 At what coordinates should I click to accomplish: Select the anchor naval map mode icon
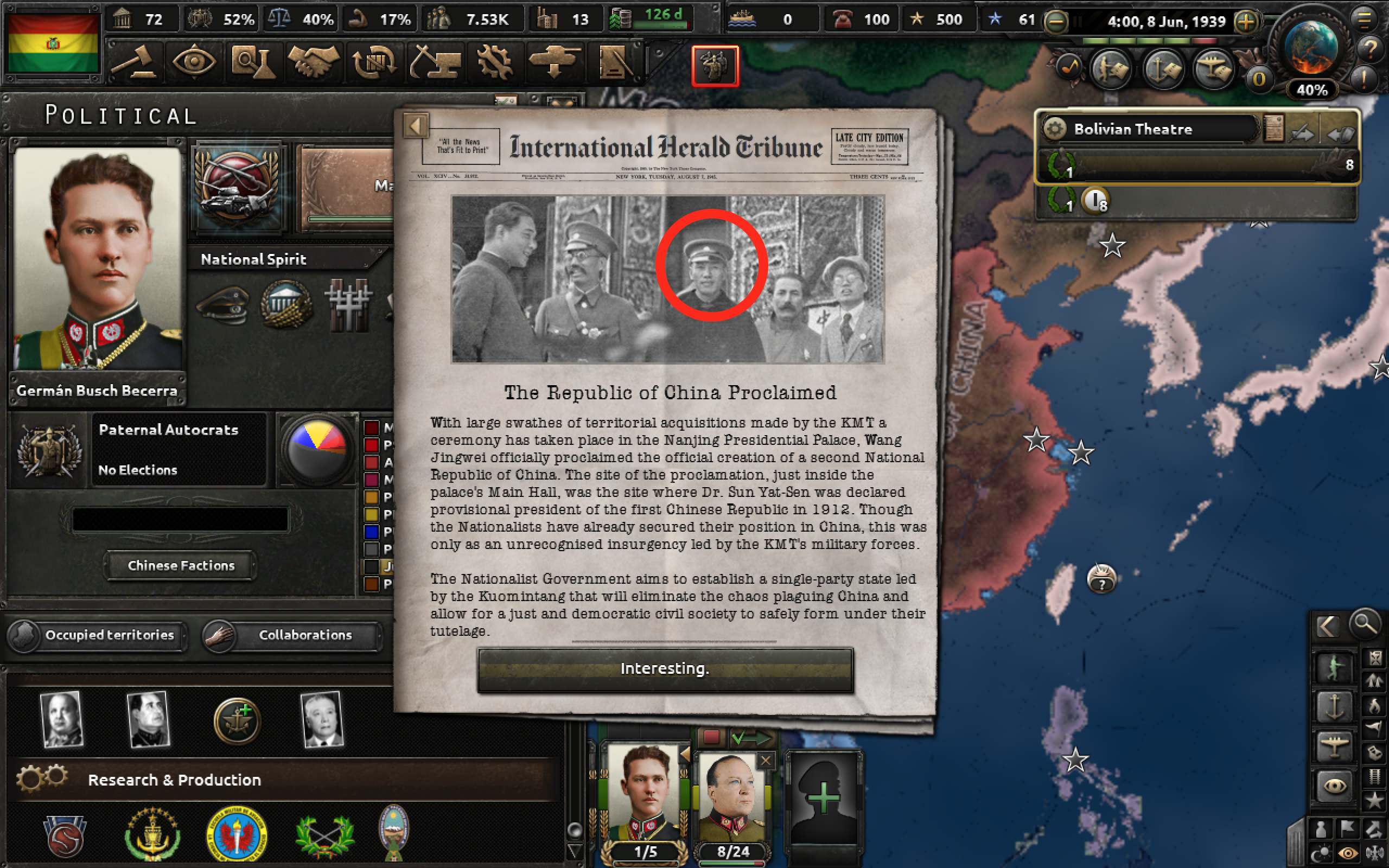(1335, 707)
